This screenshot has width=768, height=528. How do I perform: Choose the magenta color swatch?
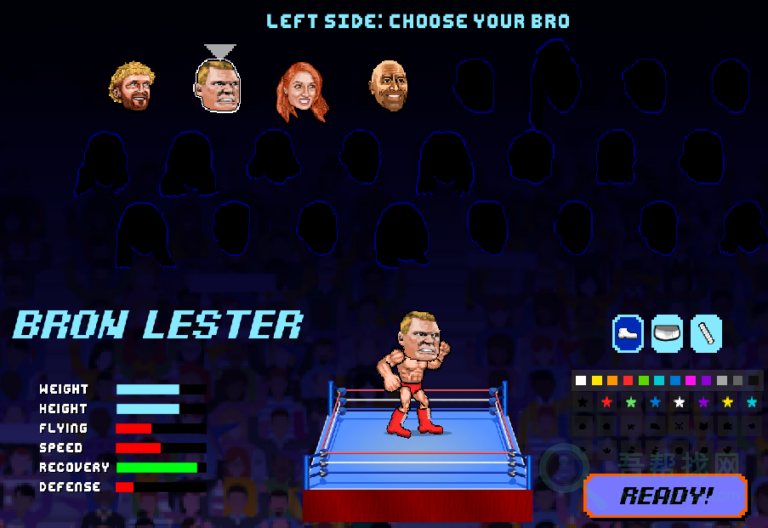click(691, 380)
